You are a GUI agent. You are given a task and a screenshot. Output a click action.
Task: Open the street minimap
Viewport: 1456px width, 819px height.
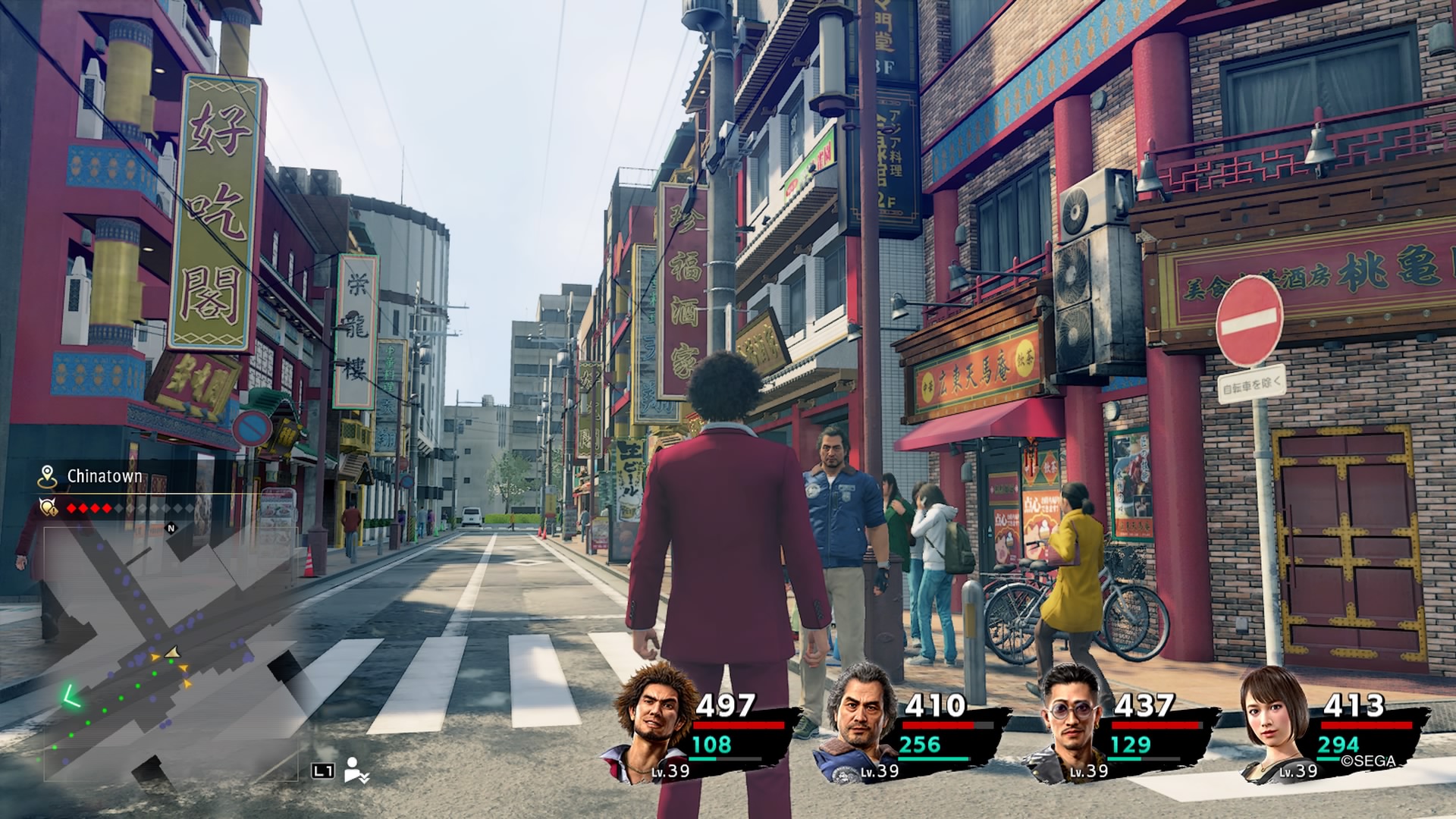(170, 652)
